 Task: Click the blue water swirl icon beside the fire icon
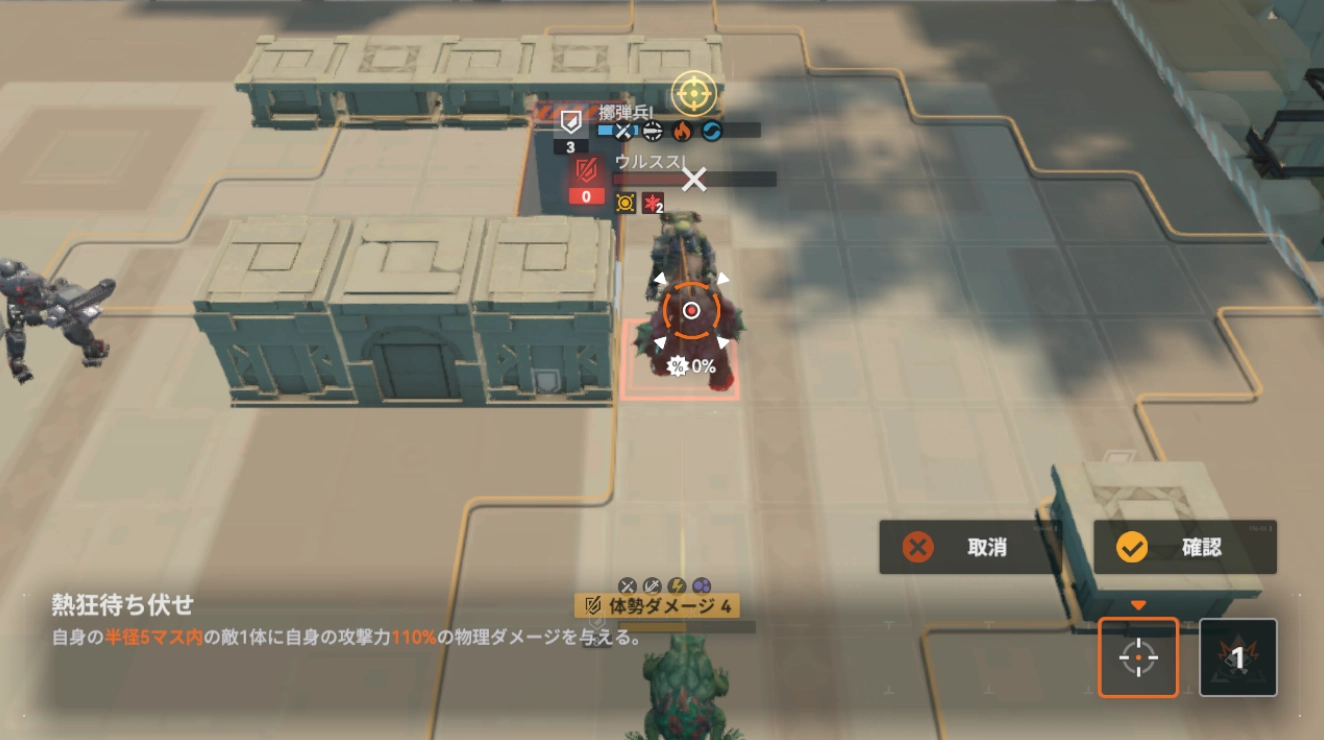[710, 131]
